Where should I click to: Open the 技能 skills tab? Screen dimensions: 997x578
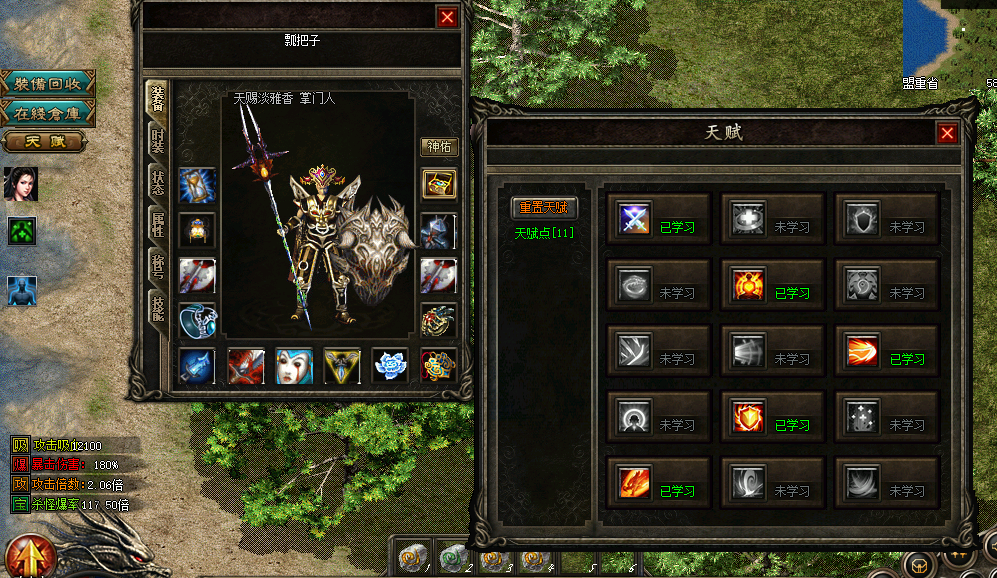157,312
